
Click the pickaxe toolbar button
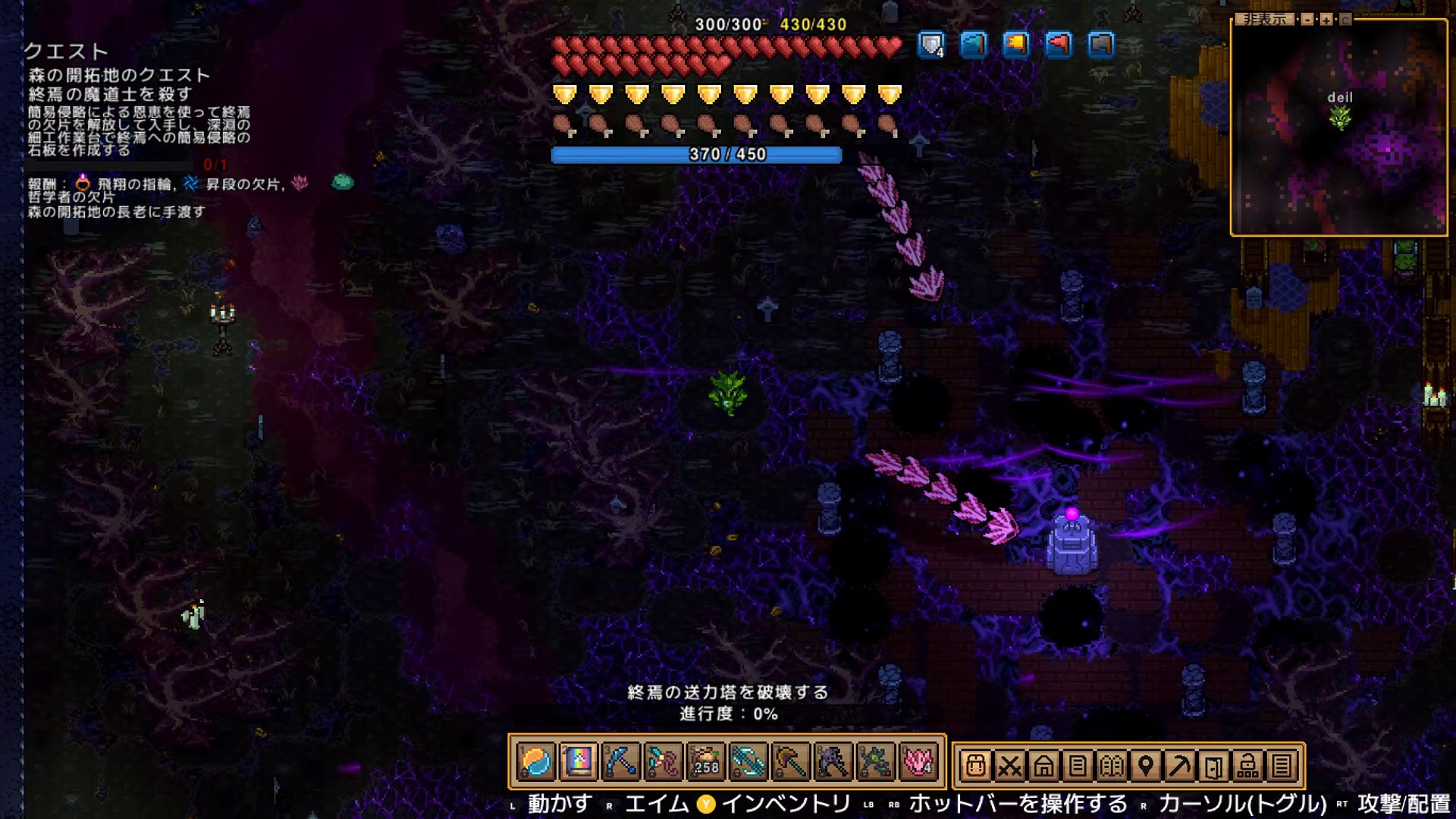(x=1180, y=766)
